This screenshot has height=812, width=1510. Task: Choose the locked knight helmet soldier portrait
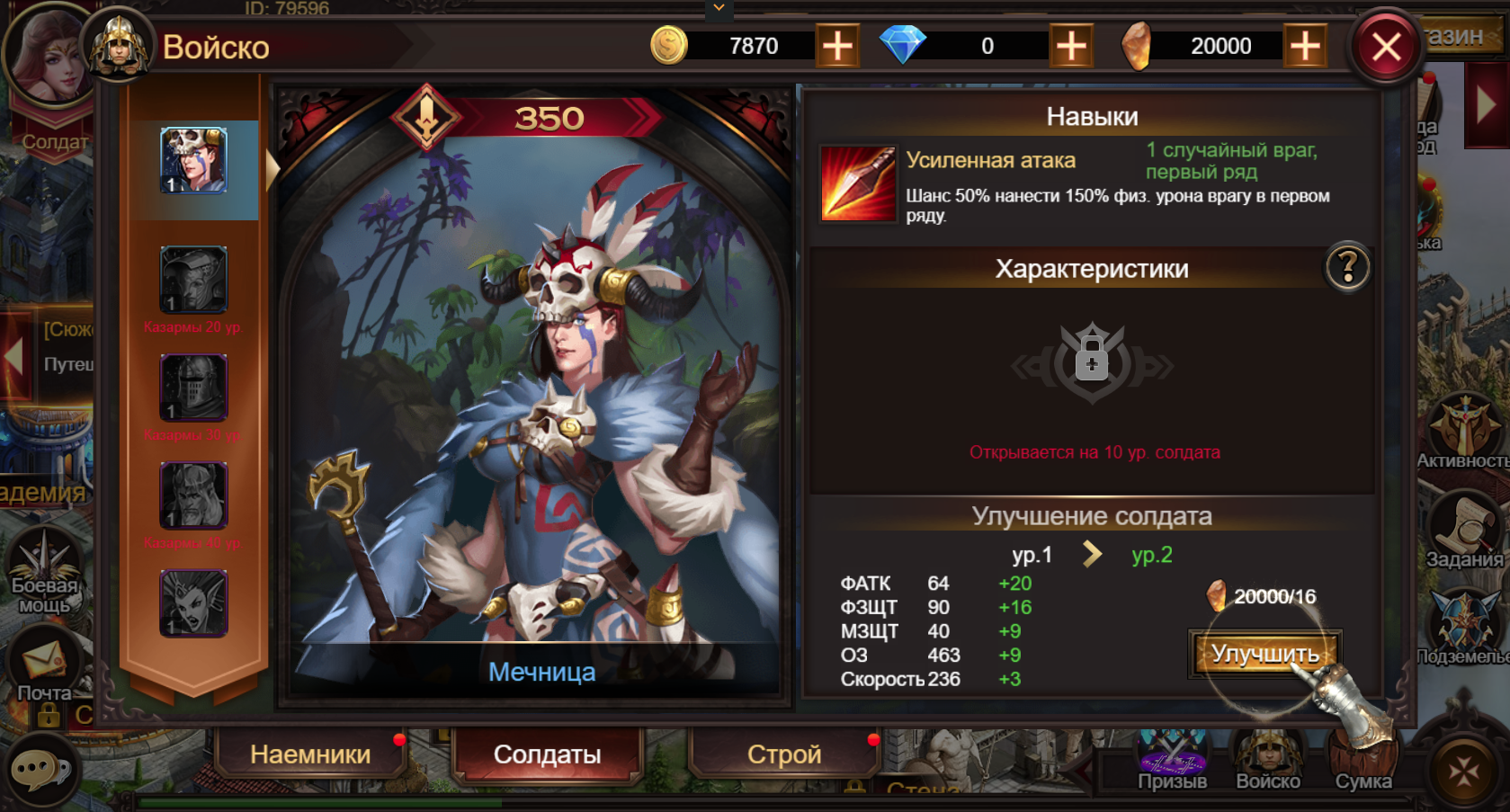193,388
